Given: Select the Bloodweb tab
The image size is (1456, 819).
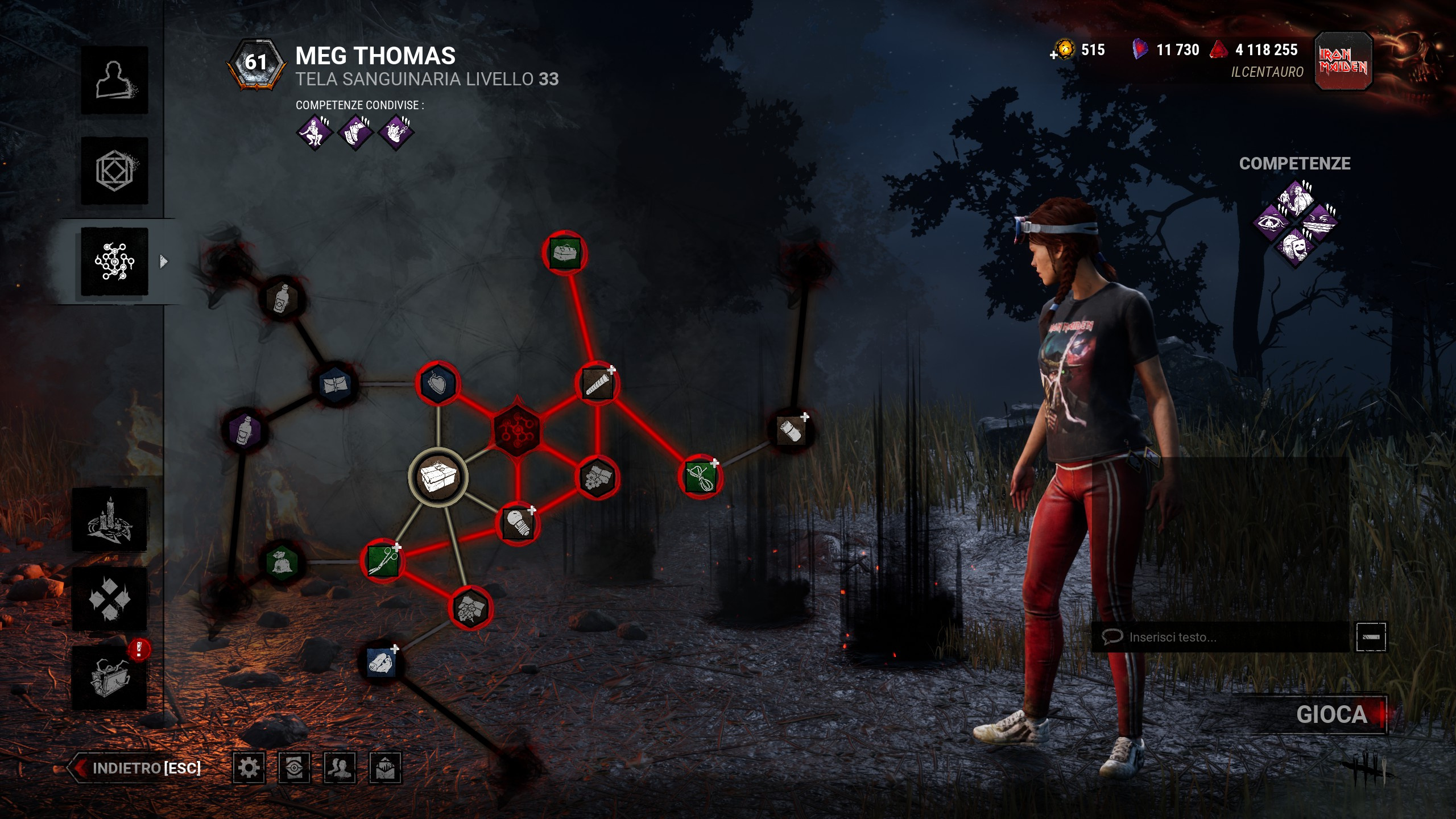Looking at the screenshot, I should 114,262.
